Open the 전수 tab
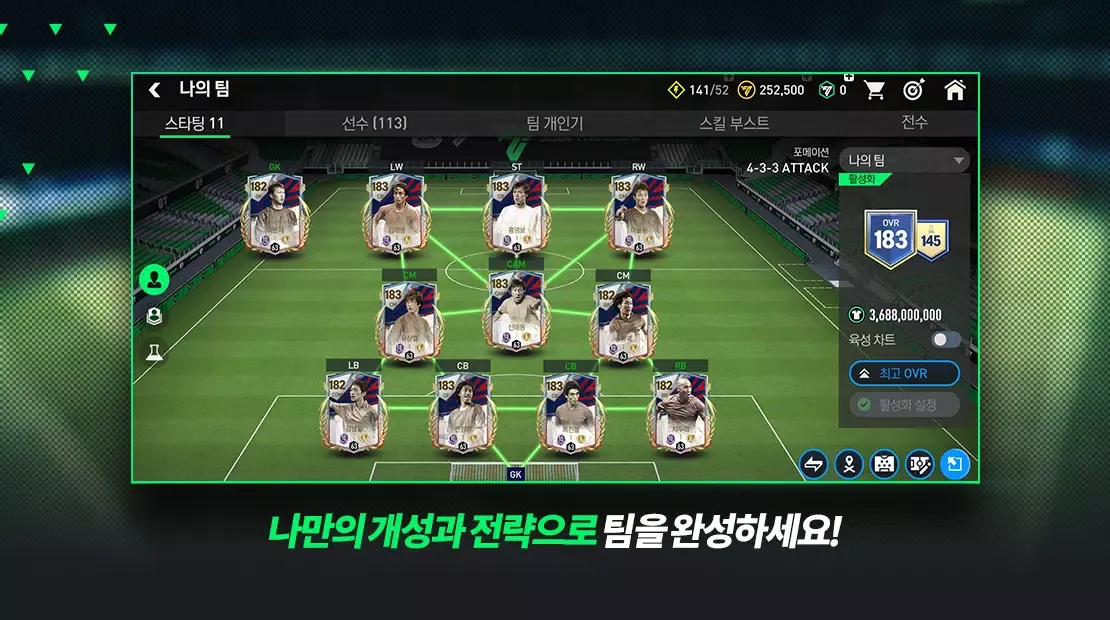1110x620 pixels. [914, 122]
